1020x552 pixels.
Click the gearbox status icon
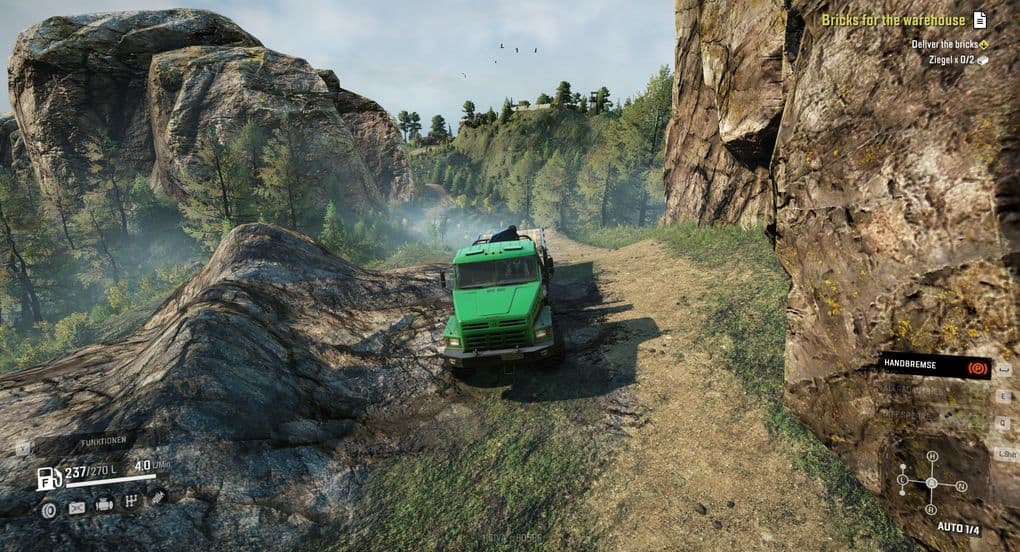click(x=130, y=502)
